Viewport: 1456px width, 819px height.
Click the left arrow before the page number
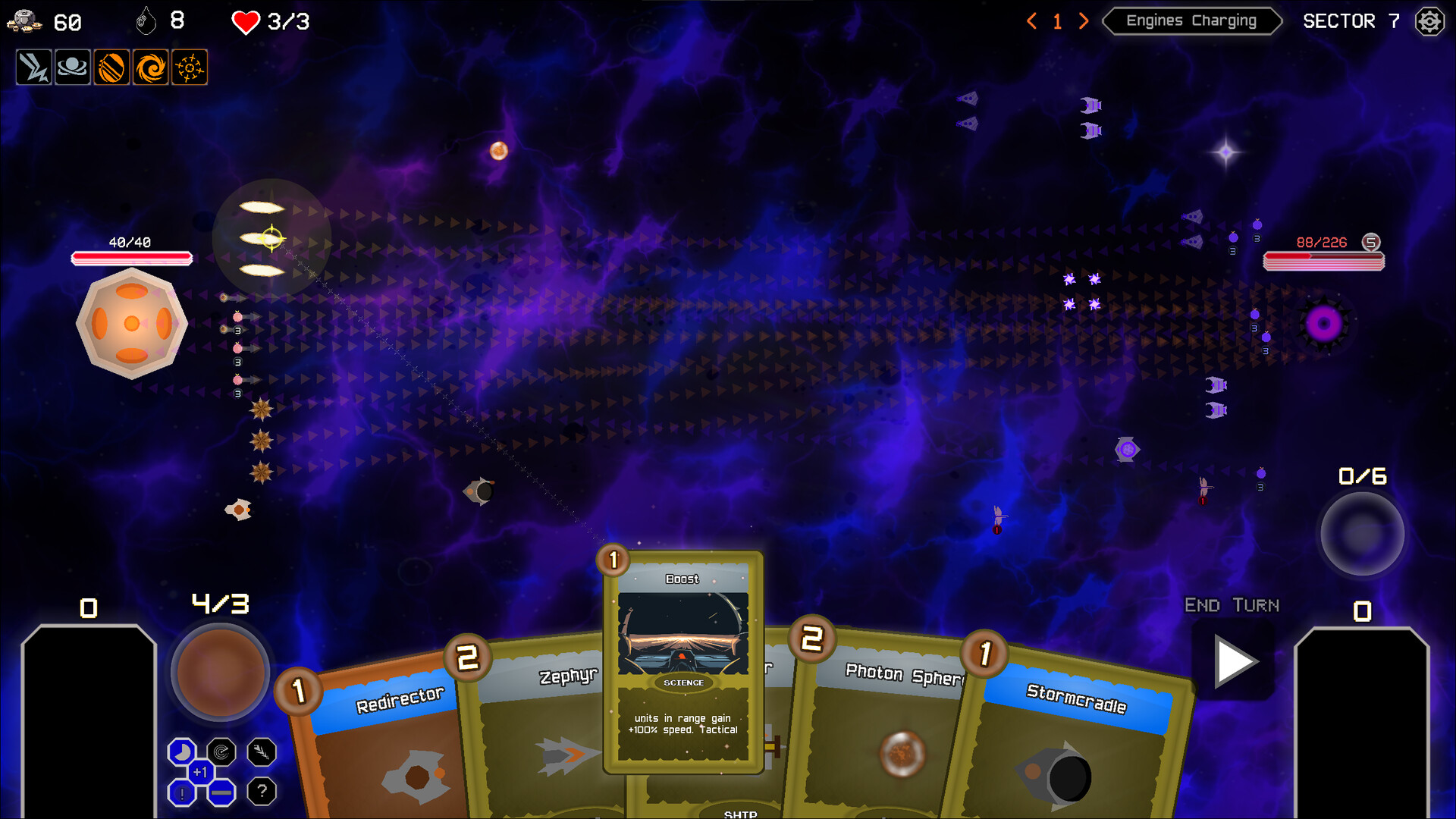pos(1031,21)
